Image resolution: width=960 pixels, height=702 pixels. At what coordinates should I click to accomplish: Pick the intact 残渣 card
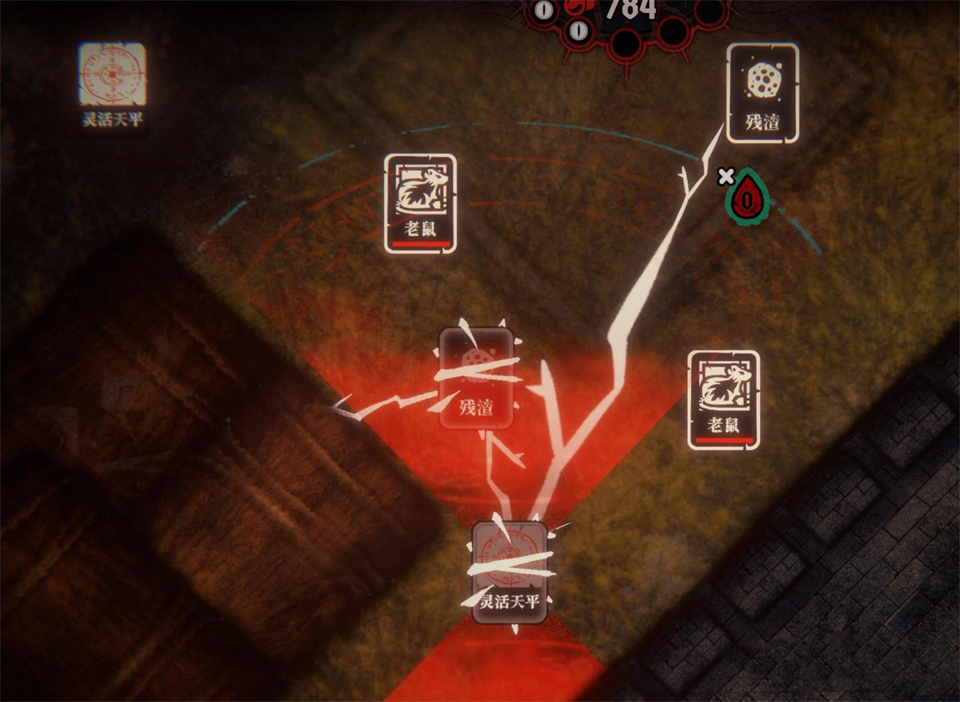point(762,92)
